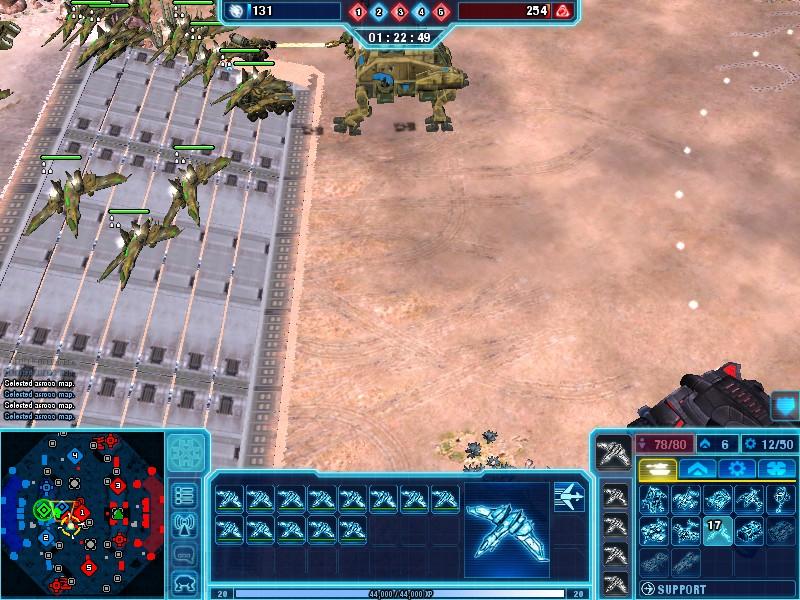Click the jet icon beside the portrait
800x600 pixels.
(x=569, y=497)
